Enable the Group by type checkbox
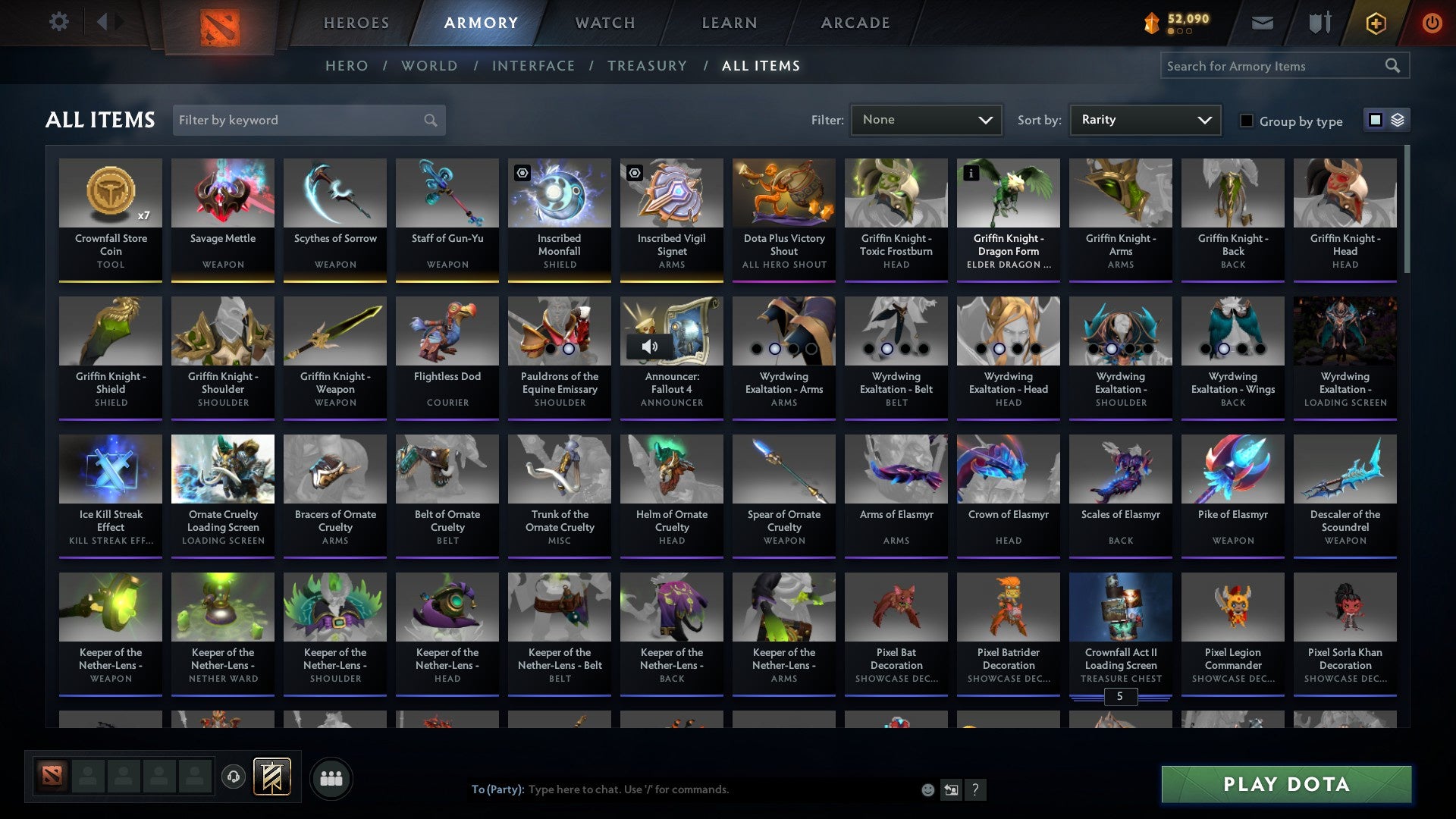 point(1247,120)
